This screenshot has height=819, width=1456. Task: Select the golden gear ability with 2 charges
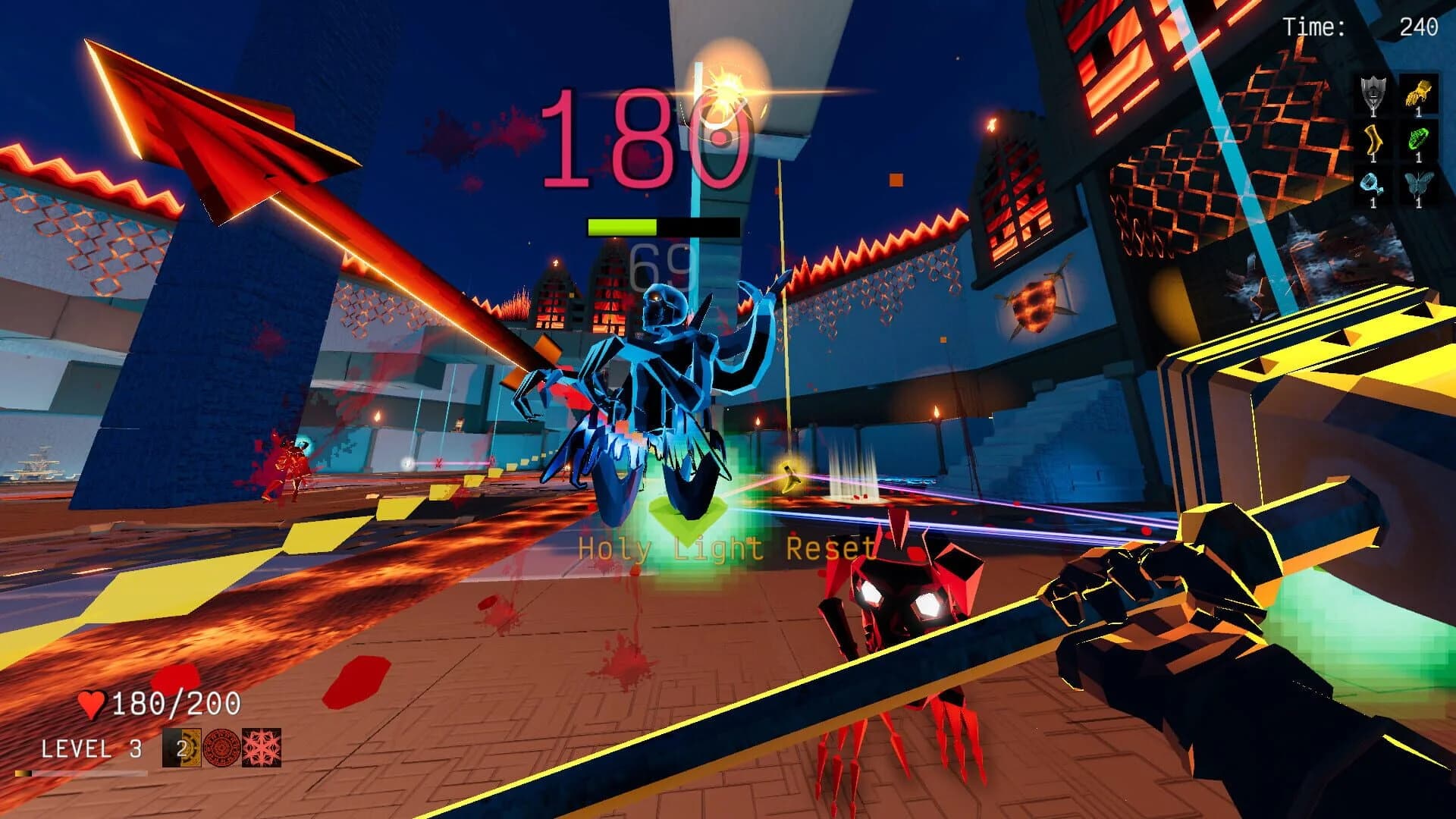coord(180,747)
